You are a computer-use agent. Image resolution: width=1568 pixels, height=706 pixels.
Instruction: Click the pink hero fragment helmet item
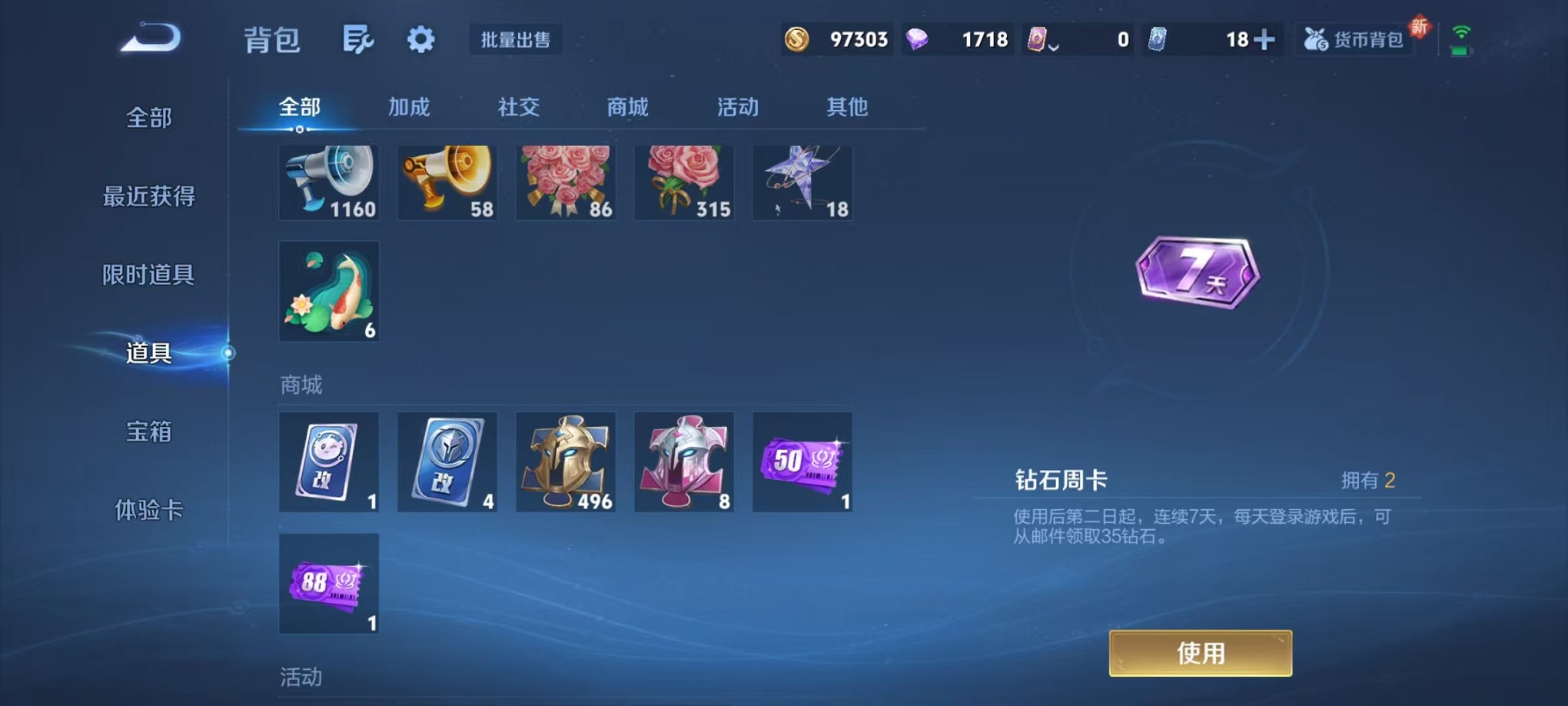coord(684,461)
